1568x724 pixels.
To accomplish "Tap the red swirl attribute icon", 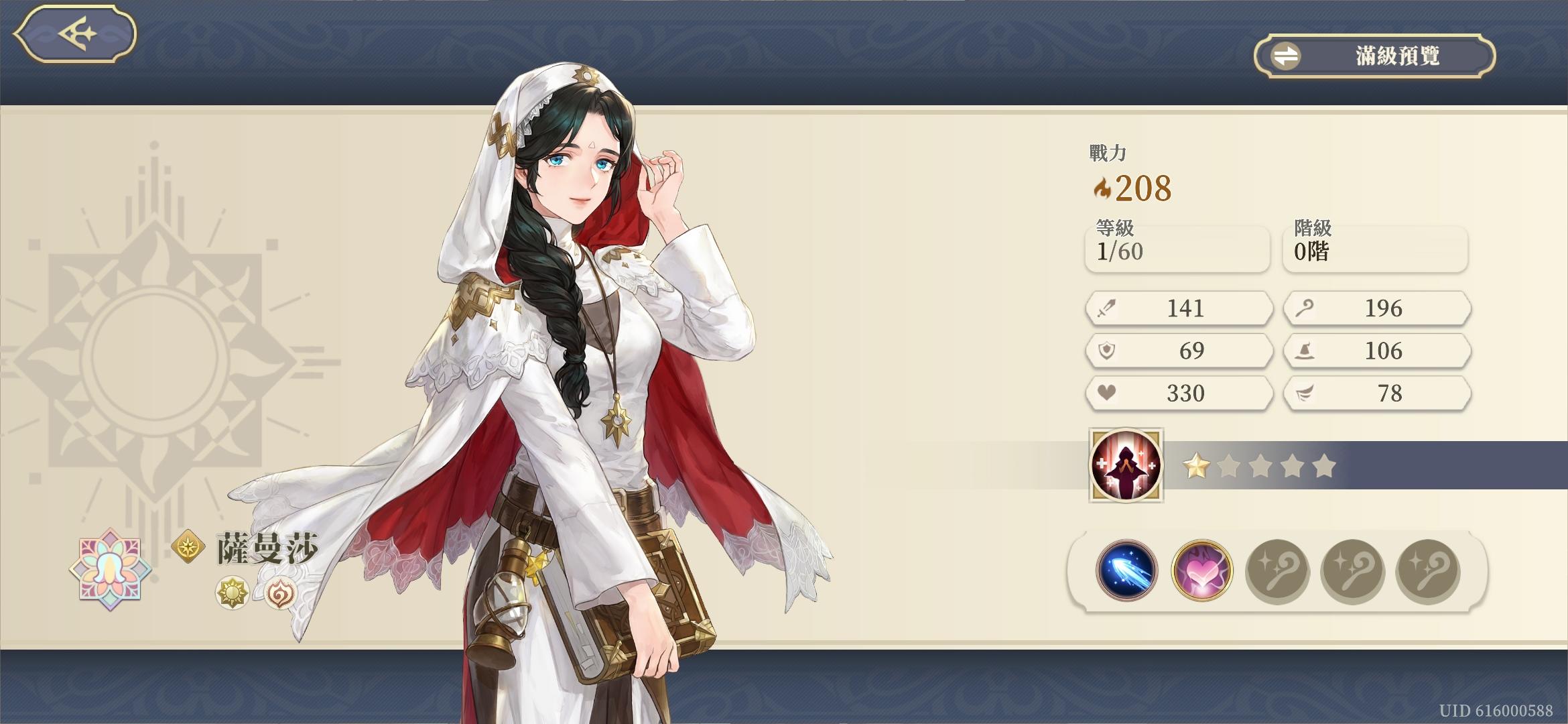I will point(279,593).
